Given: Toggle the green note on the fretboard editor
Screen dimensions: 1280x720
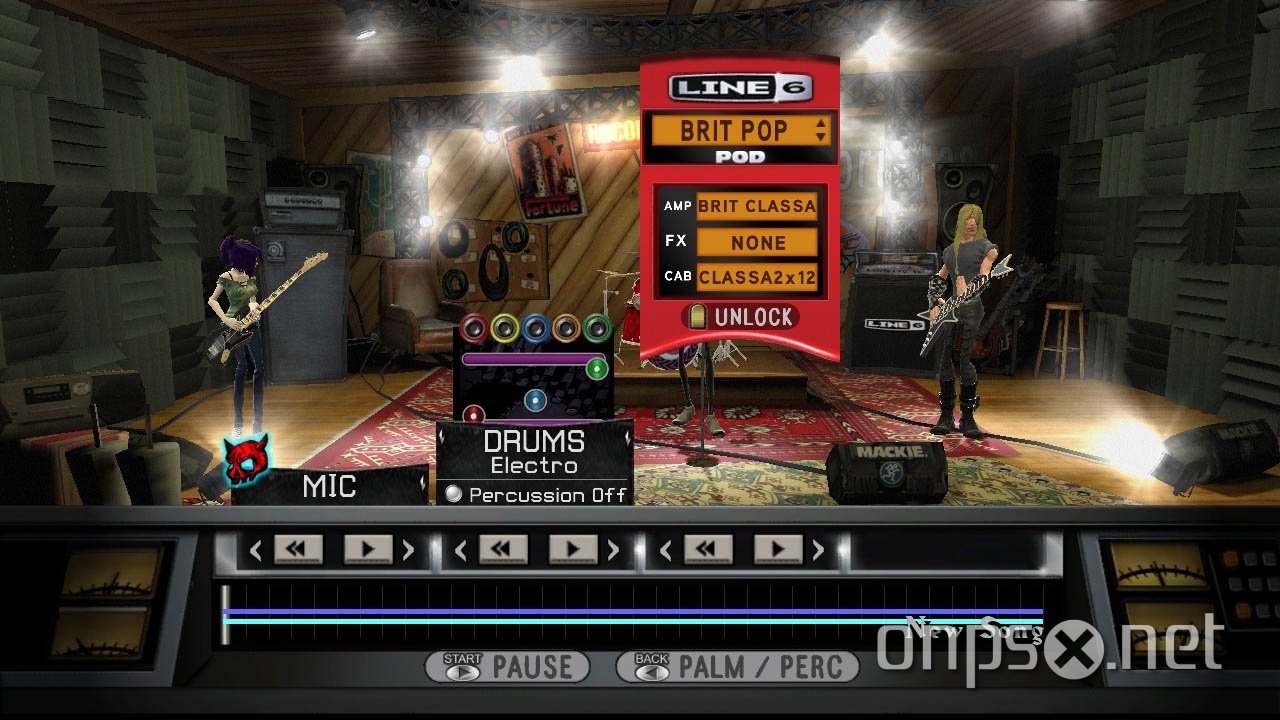Looking at the screenshot, I should [597, 369].
